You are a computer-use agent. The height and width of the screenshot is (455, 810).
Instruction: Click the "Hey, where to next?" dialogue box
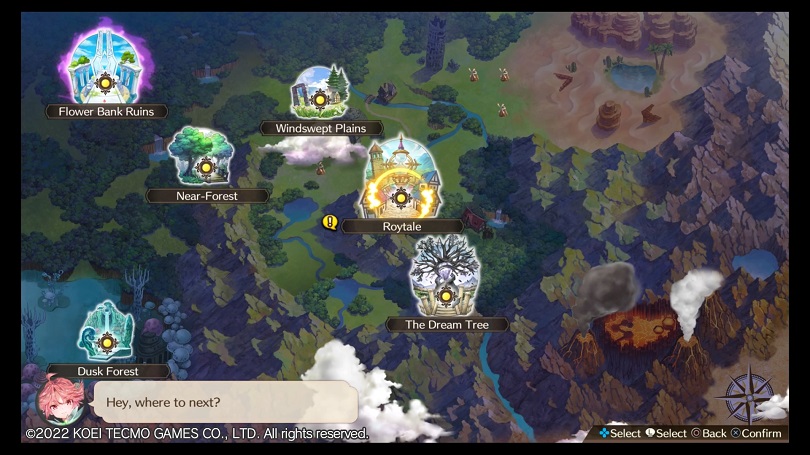[224, 402]
